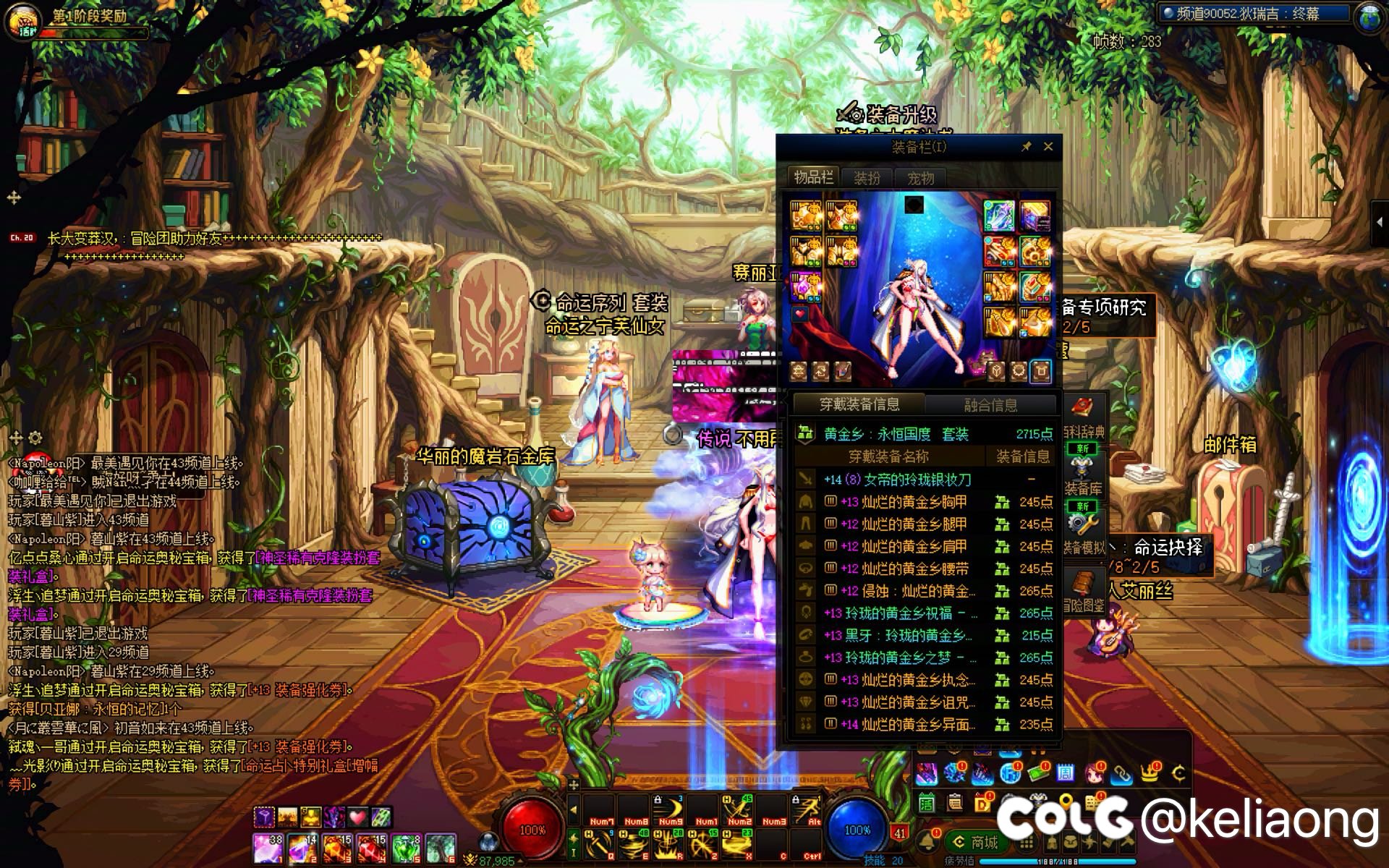The width and height of the screenshot is (1389, 868).
Task: Close the equipment window
Action: pos(1048,147)
